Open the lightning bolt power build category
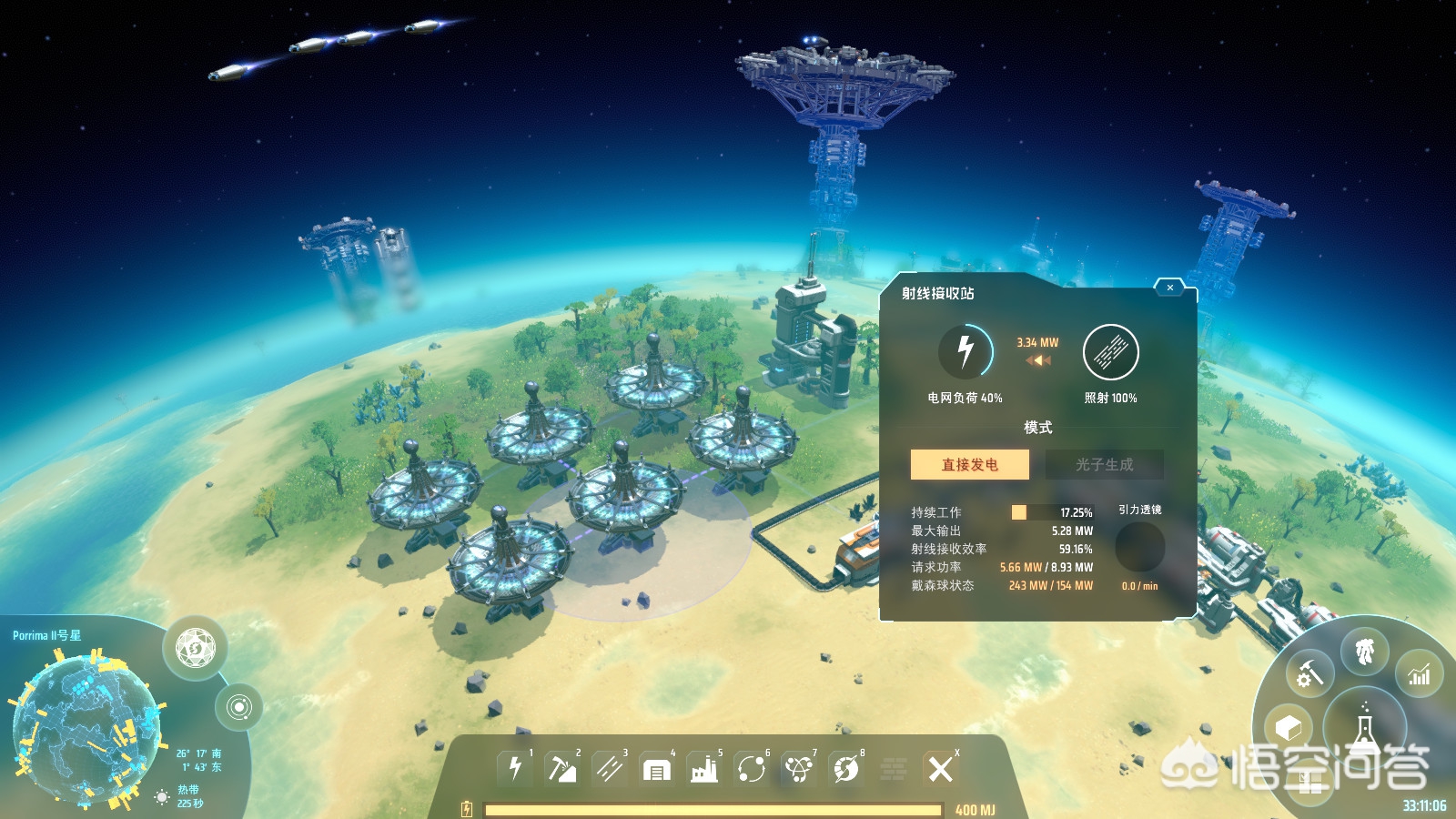This screenshot has height=819, width=1456. point(515,769)
